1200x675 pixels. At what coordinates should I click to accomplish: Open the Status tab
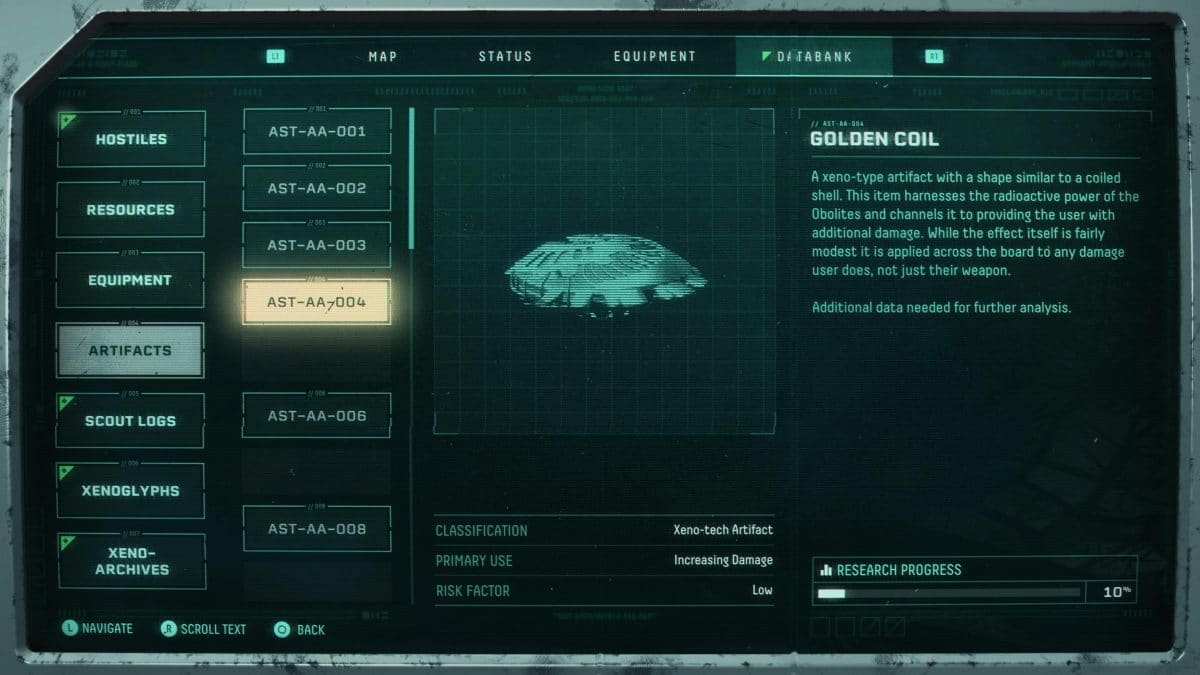tap(505, 57)
